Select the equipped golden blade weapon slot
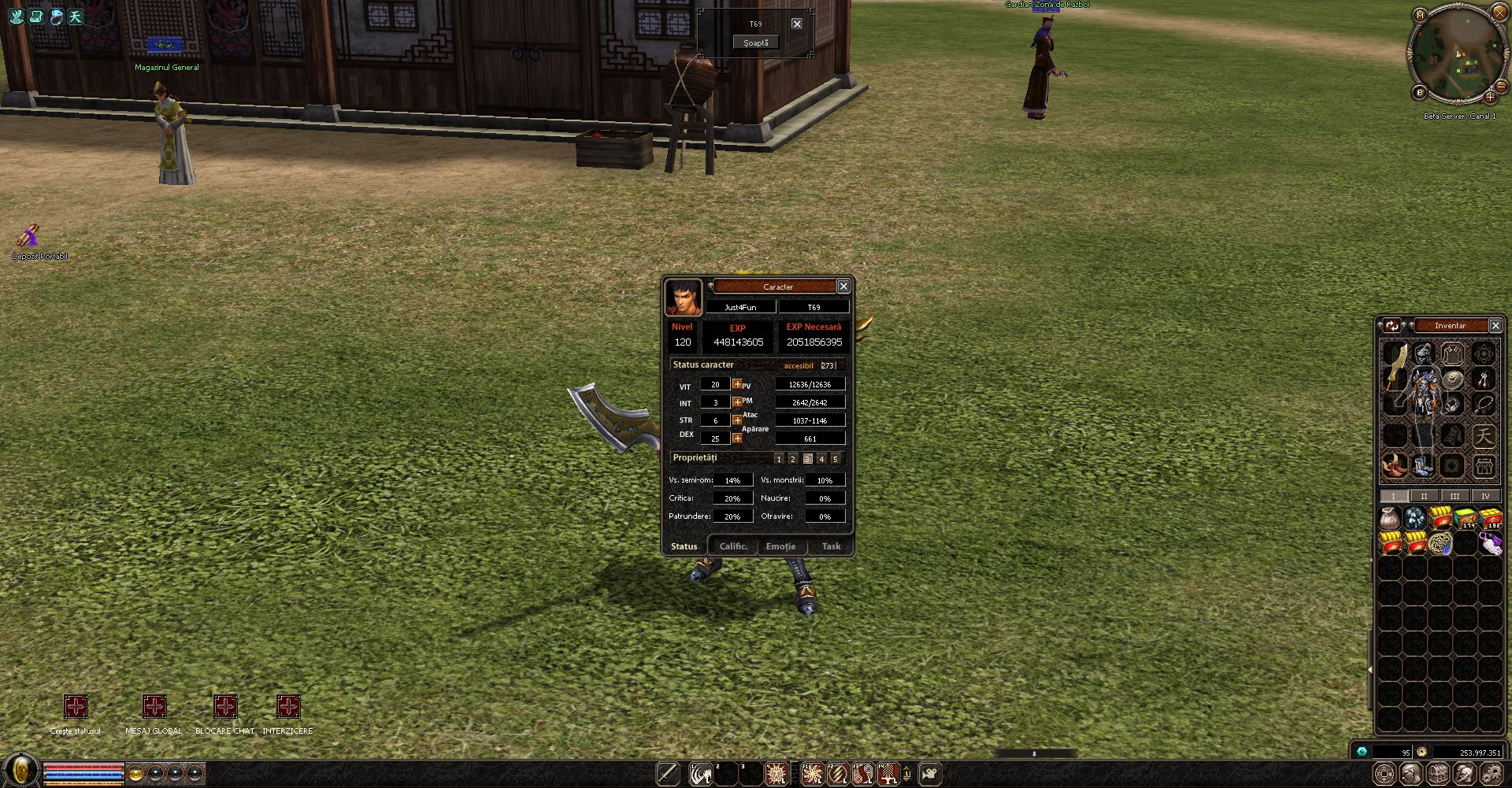The image size is (1512, 788). (x=1395, y=368)
